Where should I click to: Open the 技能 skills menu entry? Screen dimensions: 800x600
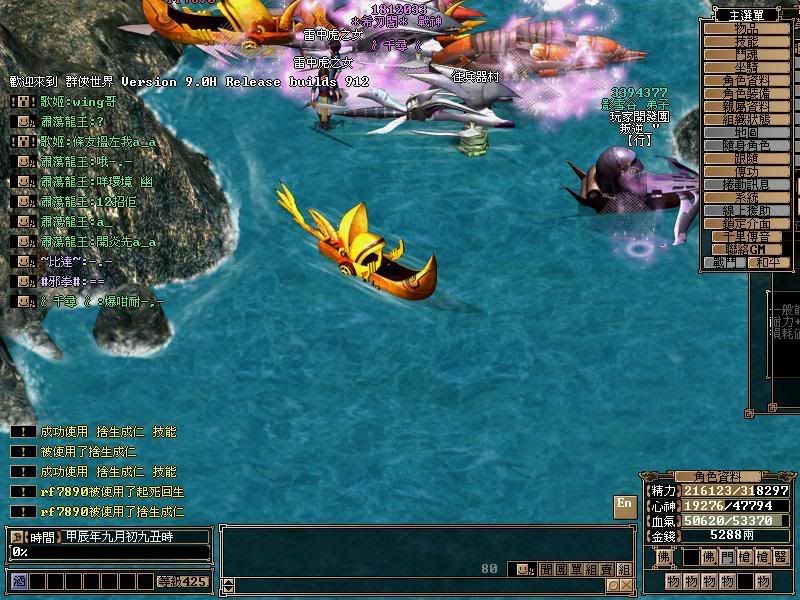click(x=747, y=42)
